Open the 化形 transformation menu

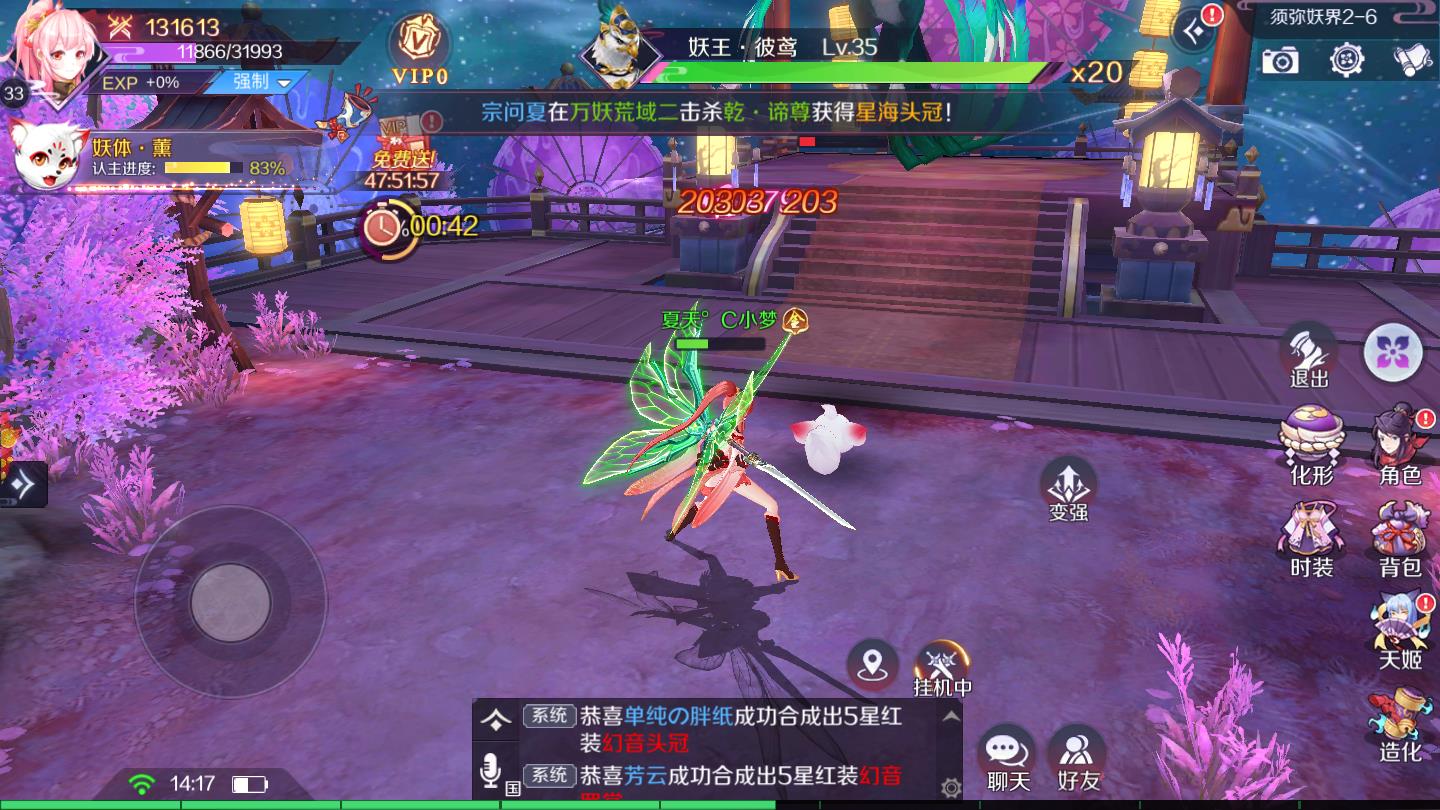tap(1311, 445)
